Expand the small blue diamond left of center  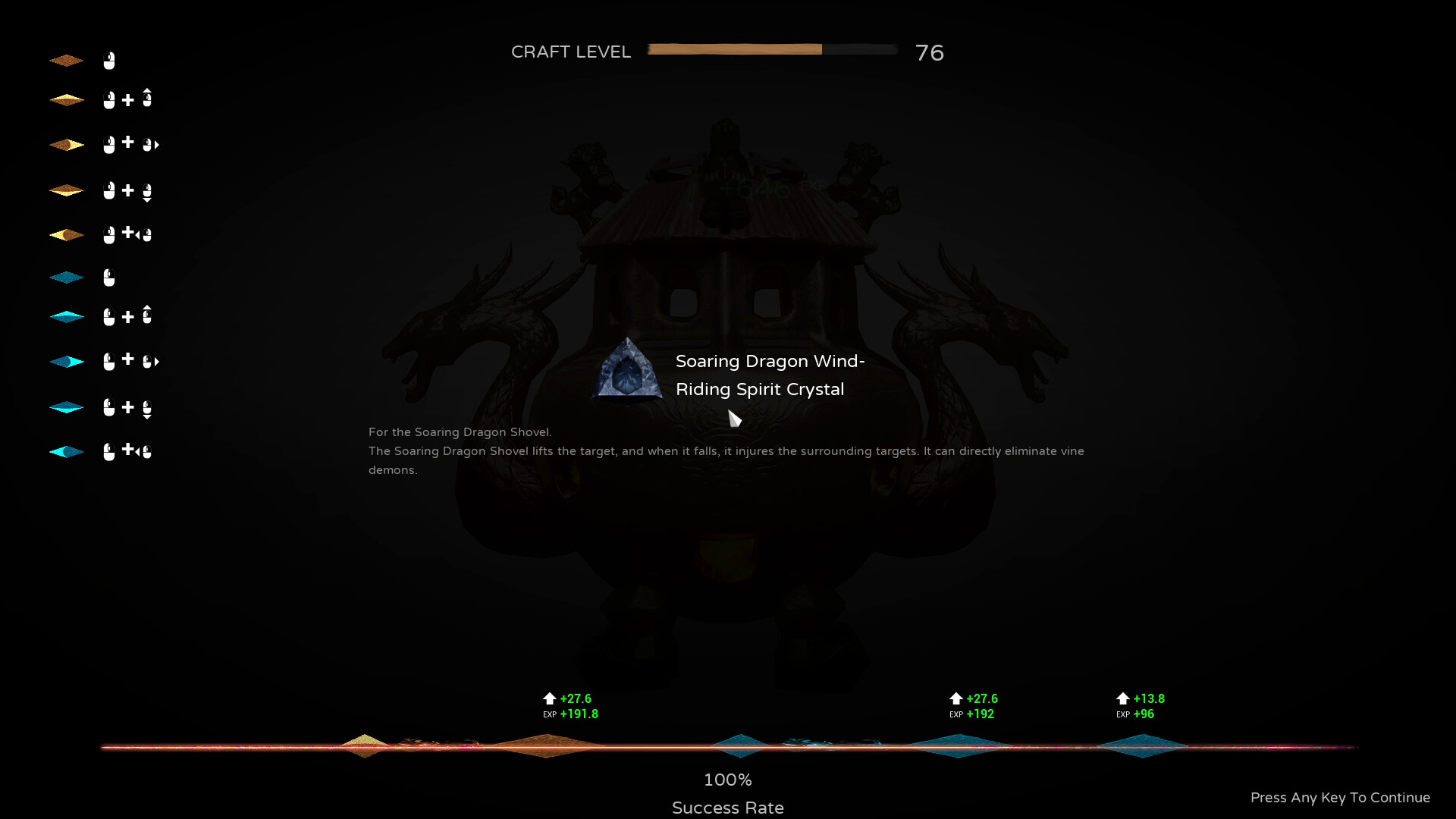click(x=739, y=747)
